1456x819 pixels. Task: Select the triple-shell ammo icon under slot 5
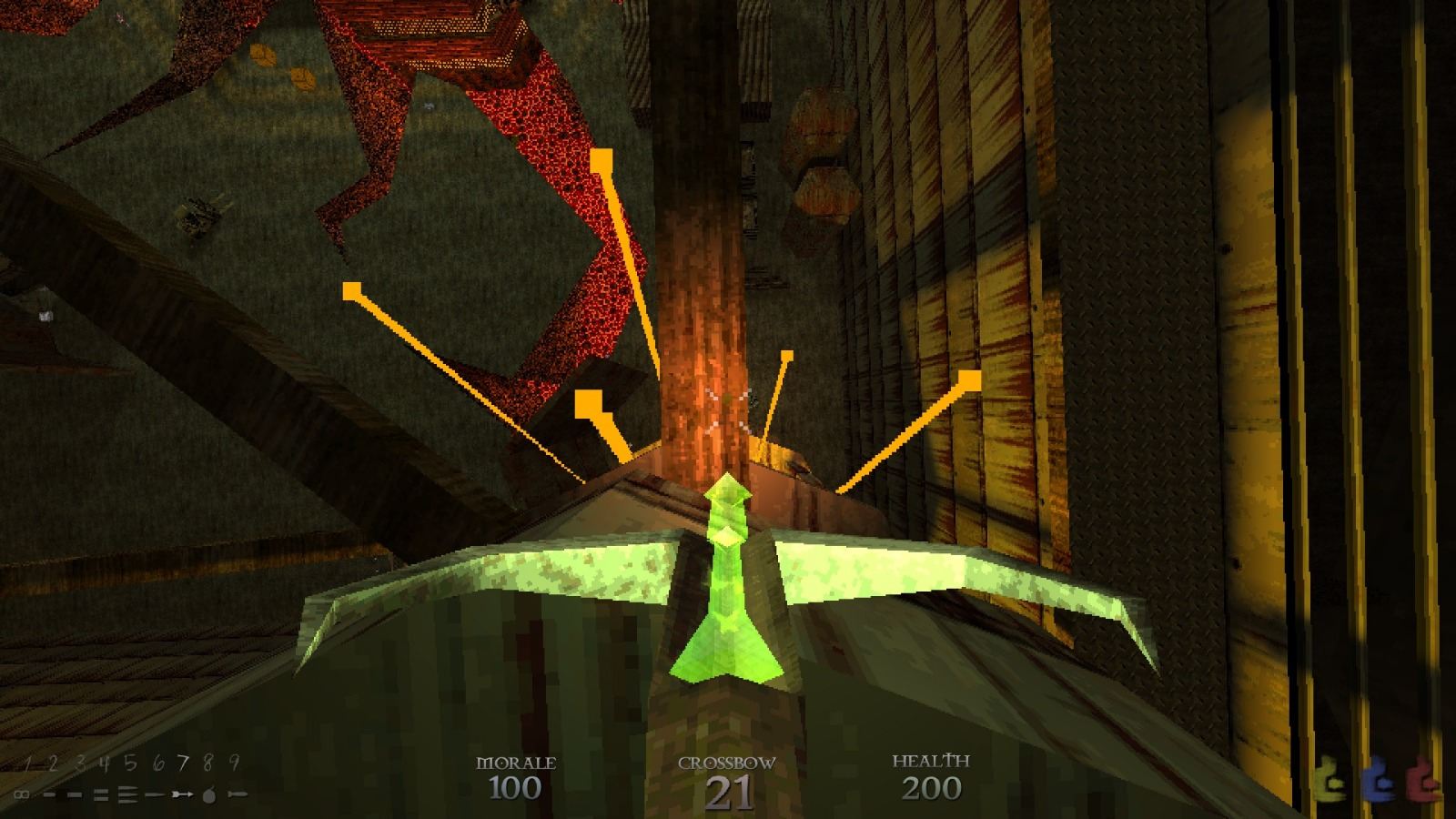[x=127, y=795]
